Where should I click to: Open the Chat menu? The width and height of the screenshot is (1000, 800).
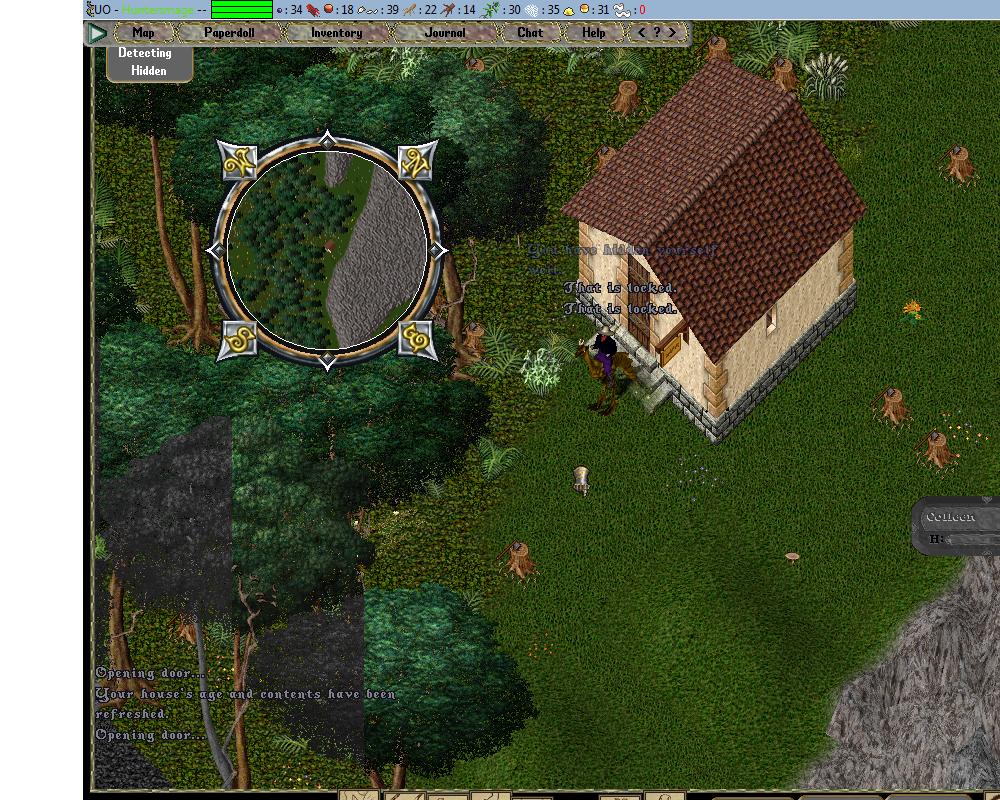click(530, 33)
